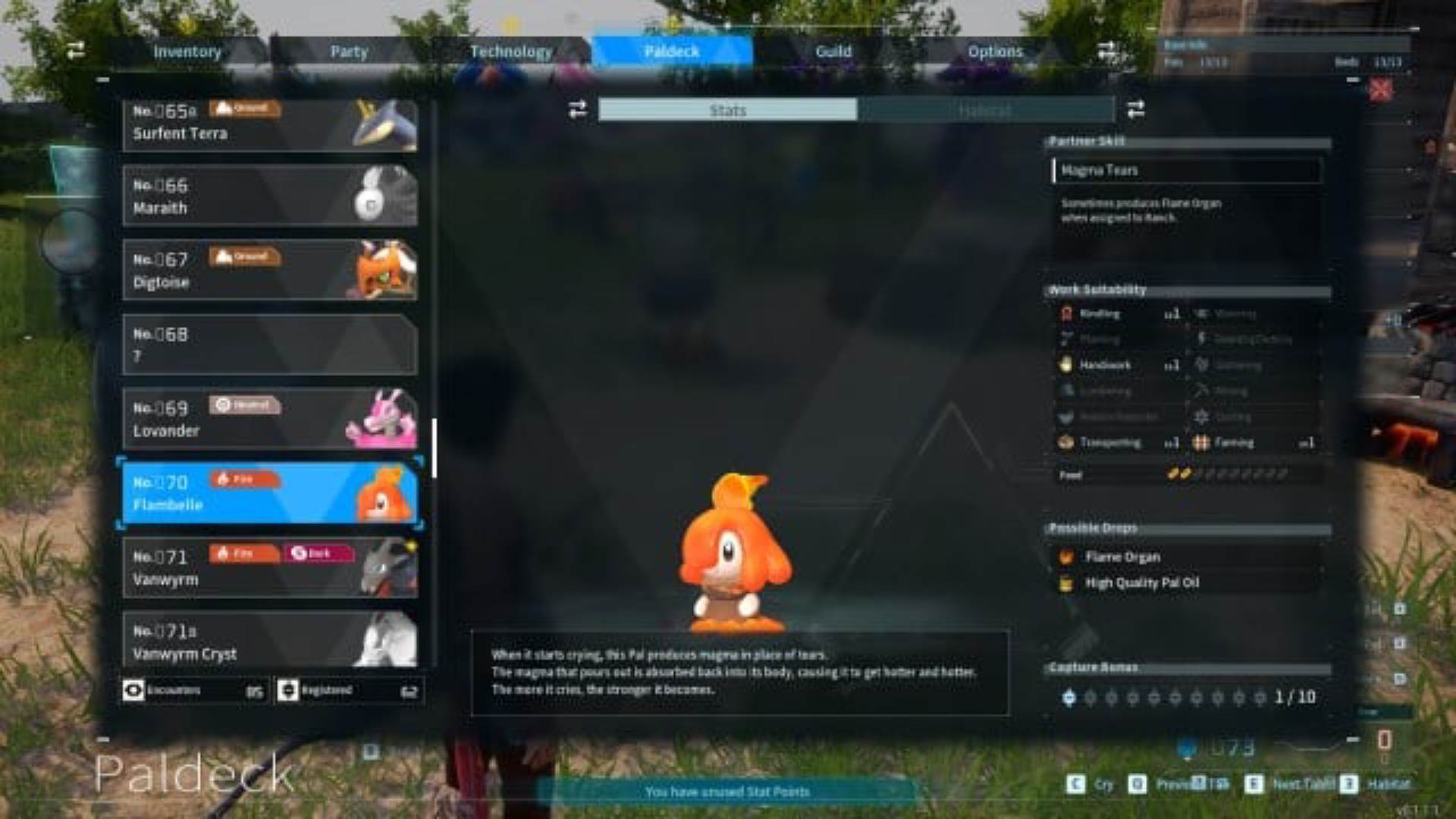
Task: Click the Encounters counter icon below the list
Action: click(x=135, y=690)
